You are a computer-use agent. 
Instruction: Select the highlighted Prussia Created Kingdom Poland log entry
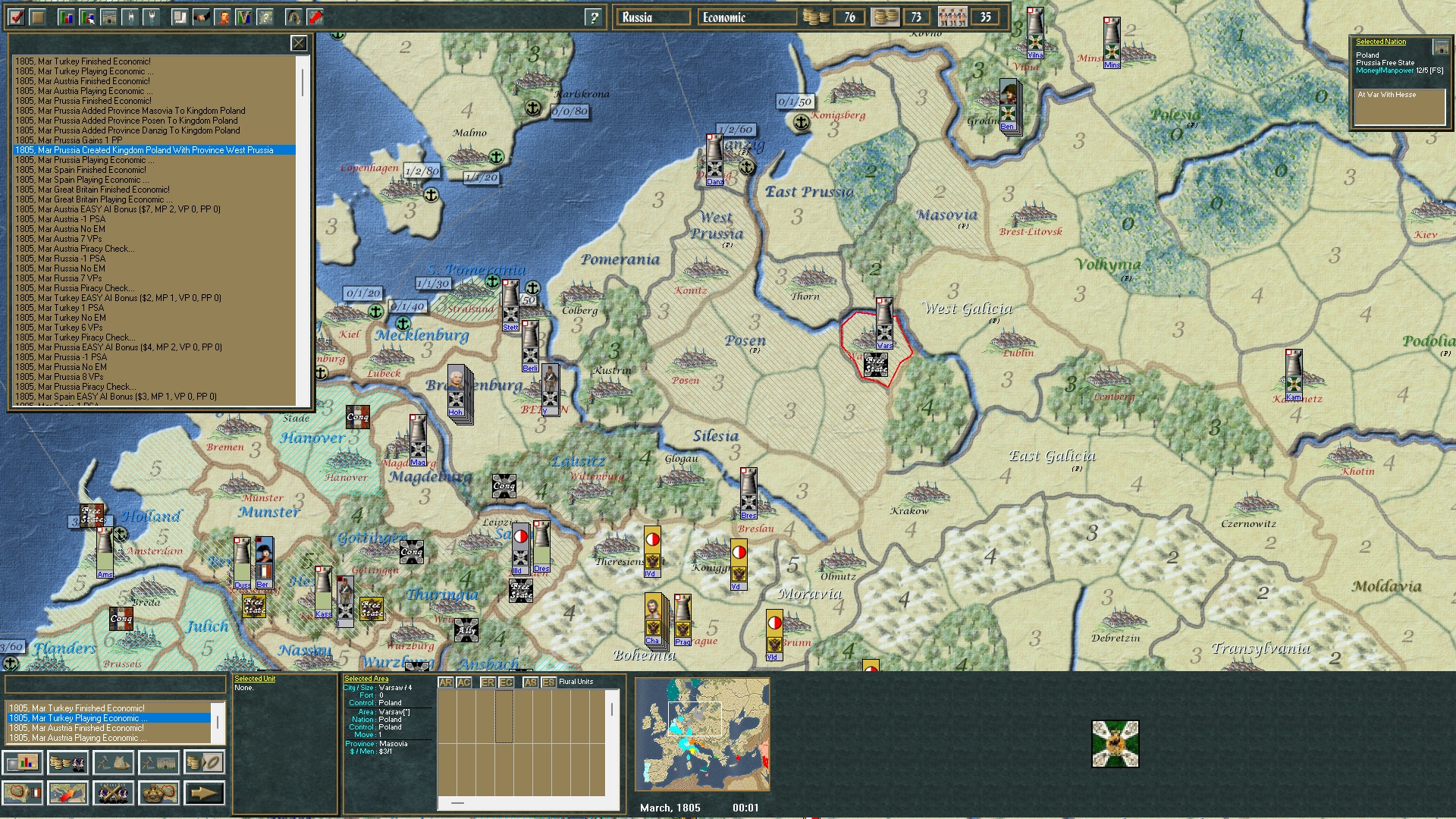pos(152,150)
